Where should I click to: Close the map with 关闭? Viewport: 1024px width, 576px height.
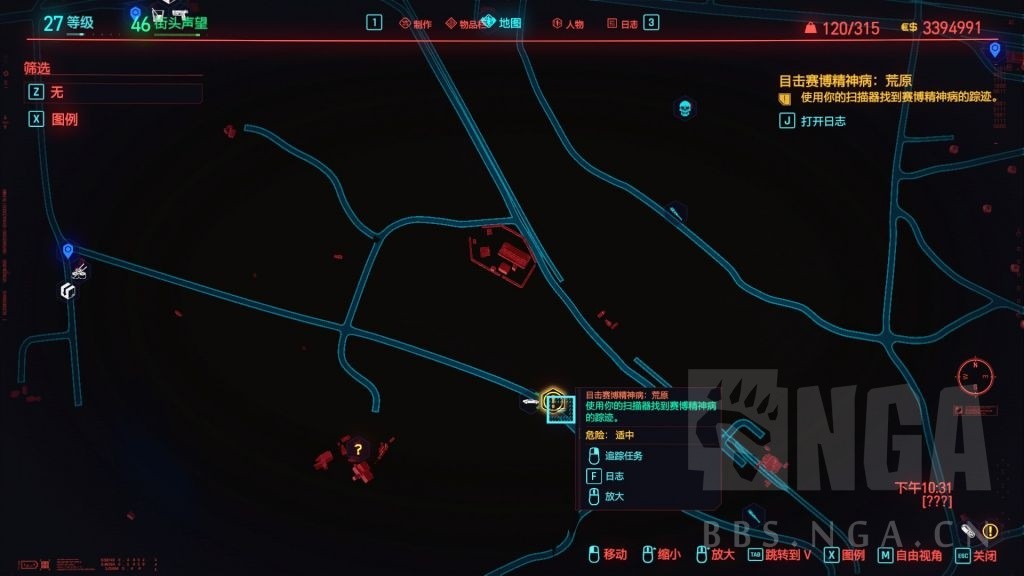[984, 555]
